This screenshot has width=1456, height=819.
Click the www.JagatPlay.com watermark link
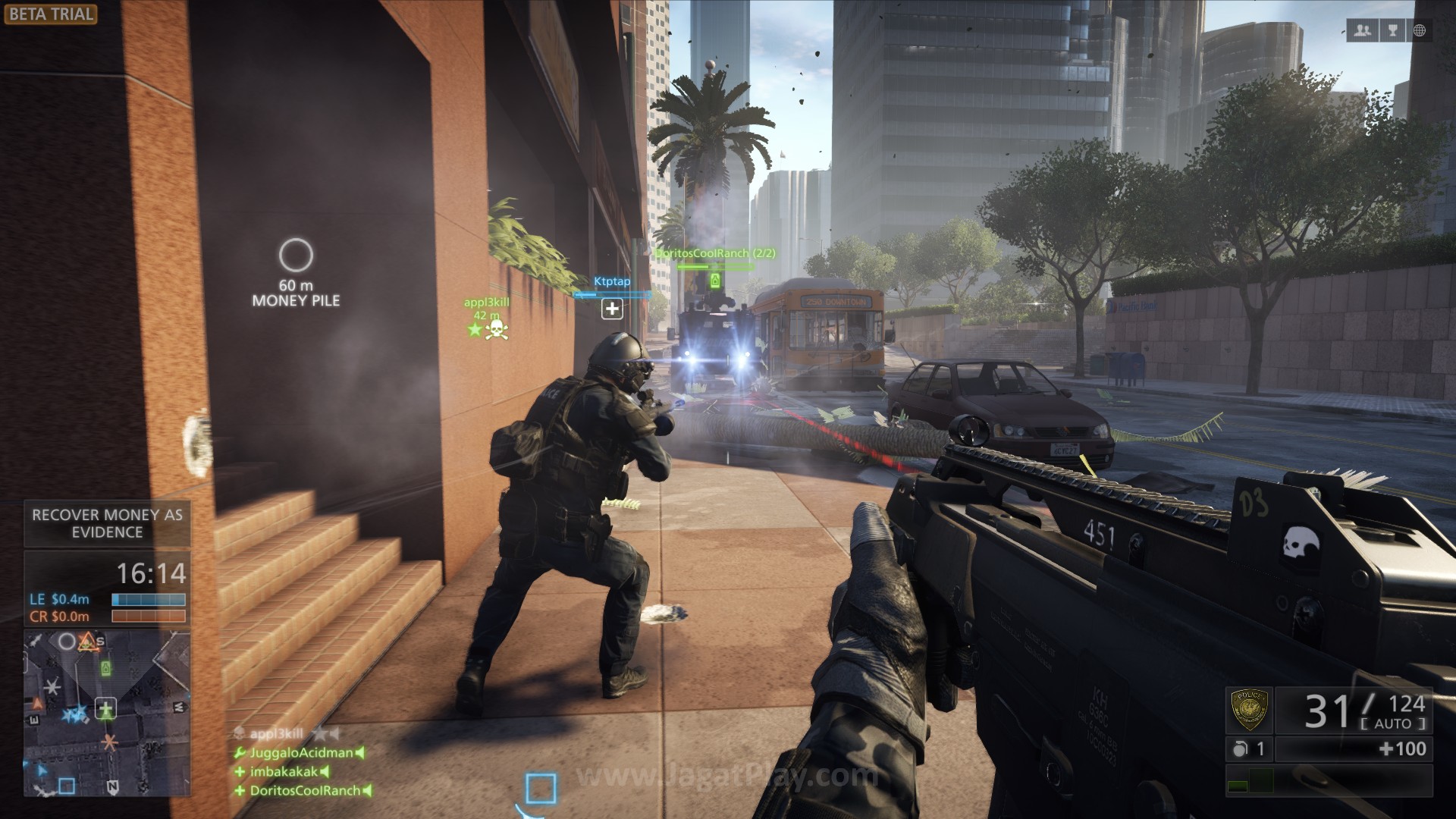pyautogui.click(x=728, y=775)
